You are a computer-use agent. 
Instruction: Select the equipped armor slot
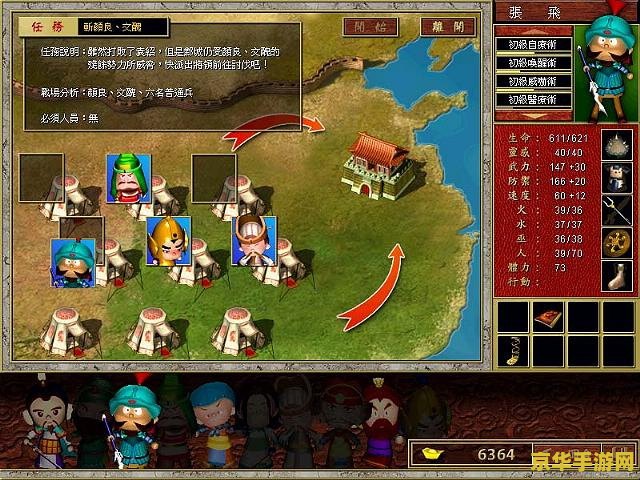coord(615,176)
